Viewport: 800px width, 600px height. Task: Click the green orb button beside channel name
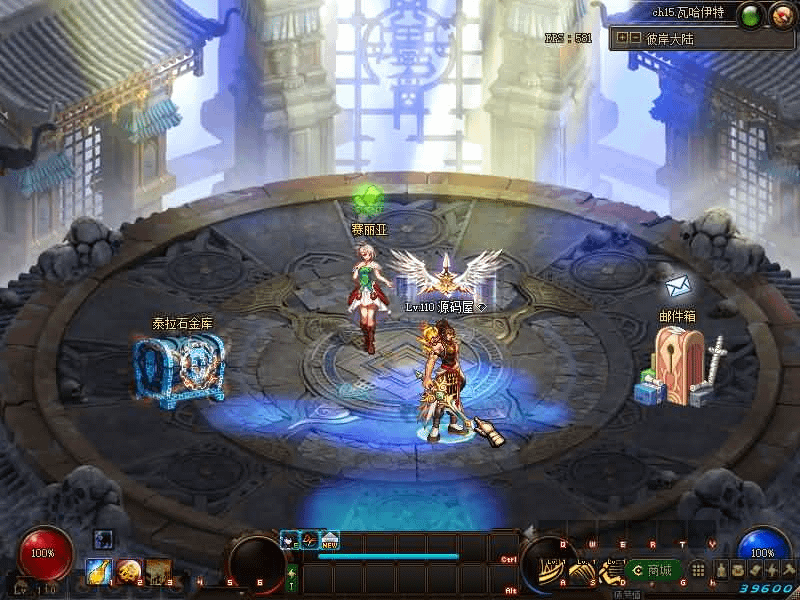[x=752, y=14]
